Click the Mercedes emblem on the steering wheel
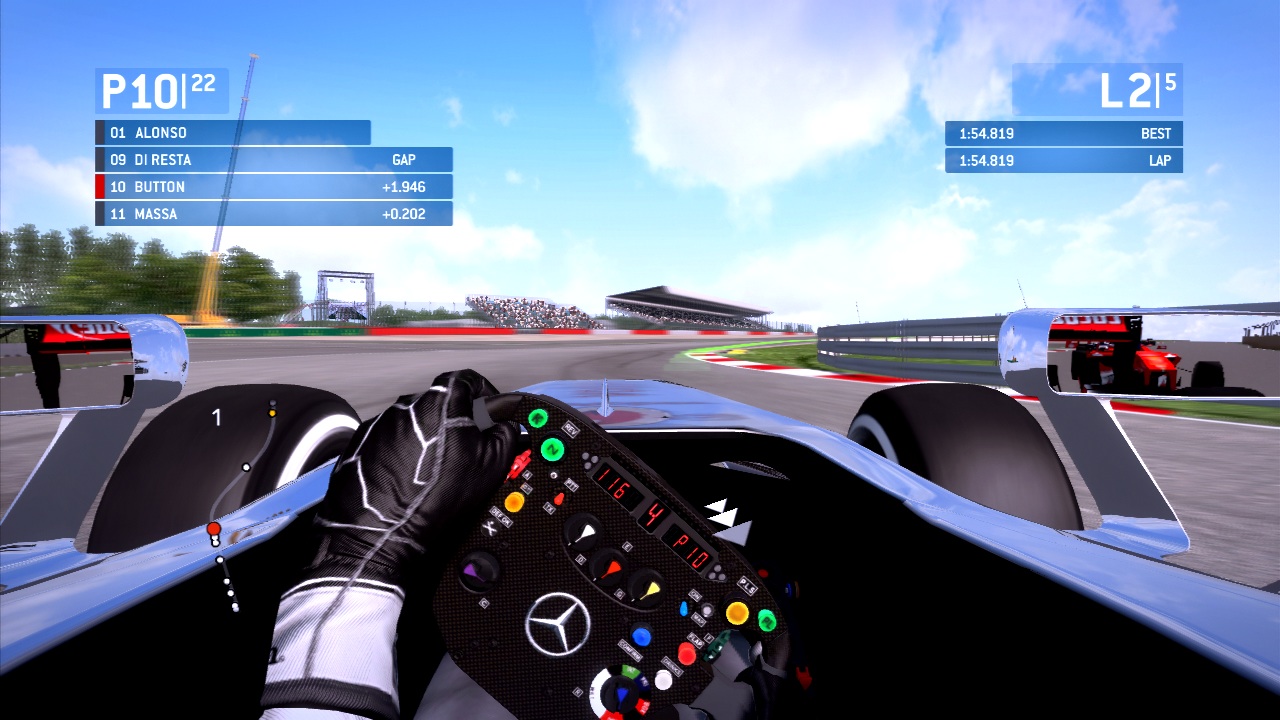The height and width of the screenshot is (720, 1280). (556, 621)
